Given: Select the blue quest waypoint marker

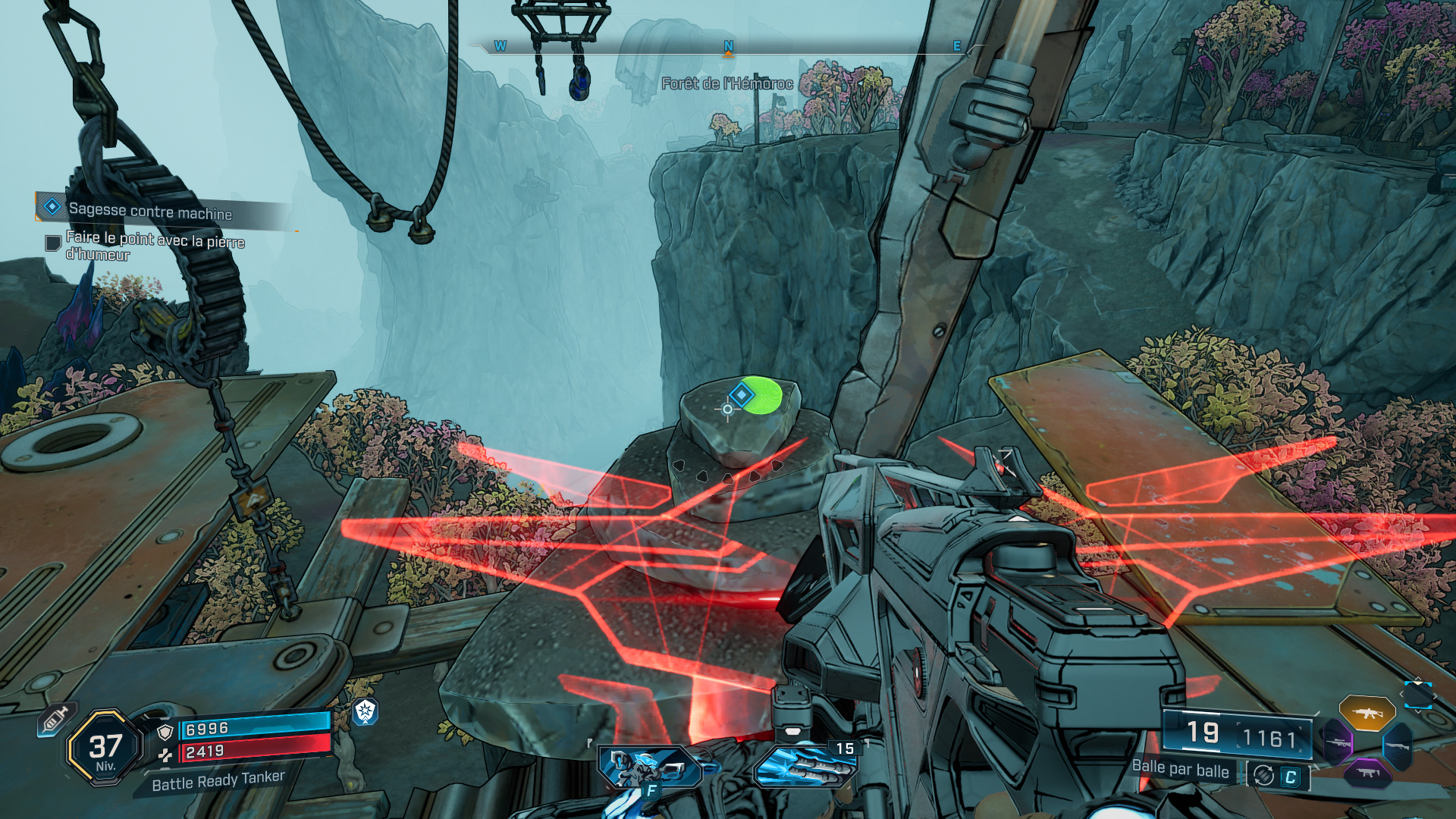Looking at the screenshot, I should pos(741,394).
